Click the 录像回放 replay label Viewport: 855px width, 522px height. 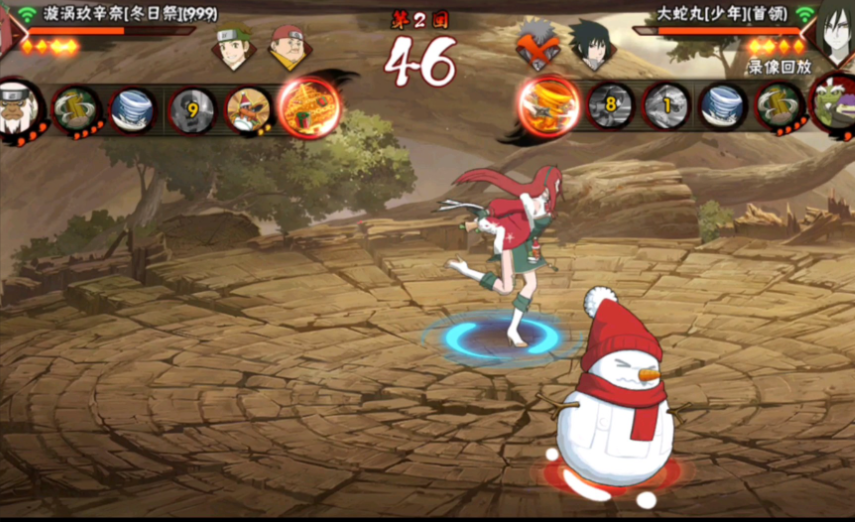(776, 67)
